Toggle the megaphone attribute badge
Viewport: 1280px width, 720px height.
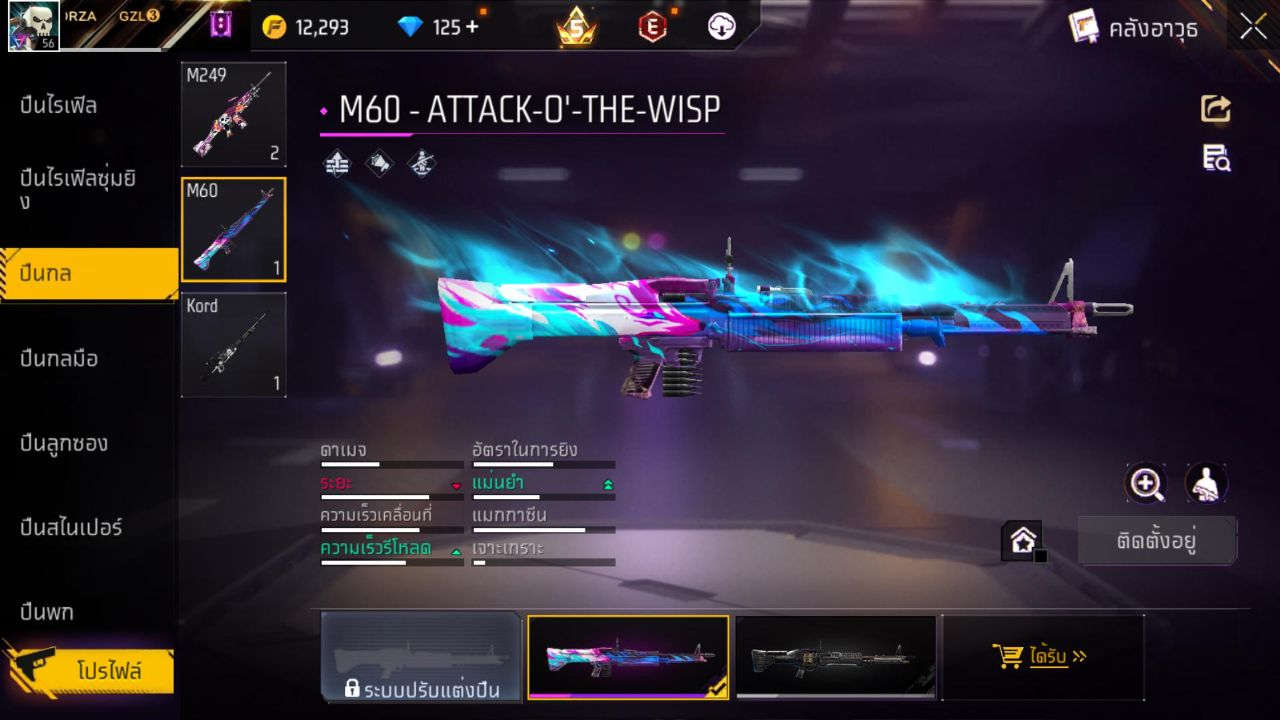(380, 164)
